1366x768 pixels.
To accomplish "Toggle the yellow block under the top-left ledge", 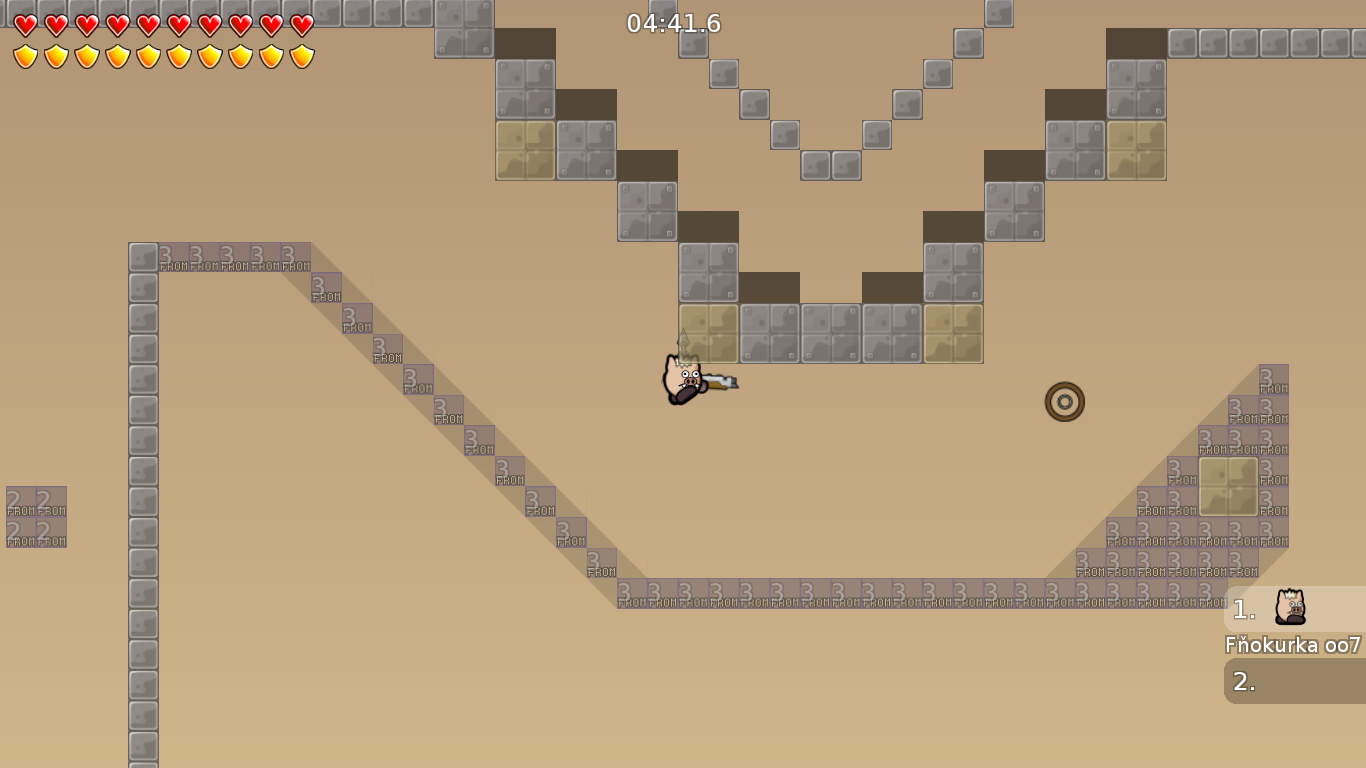I will coord(524,150).
